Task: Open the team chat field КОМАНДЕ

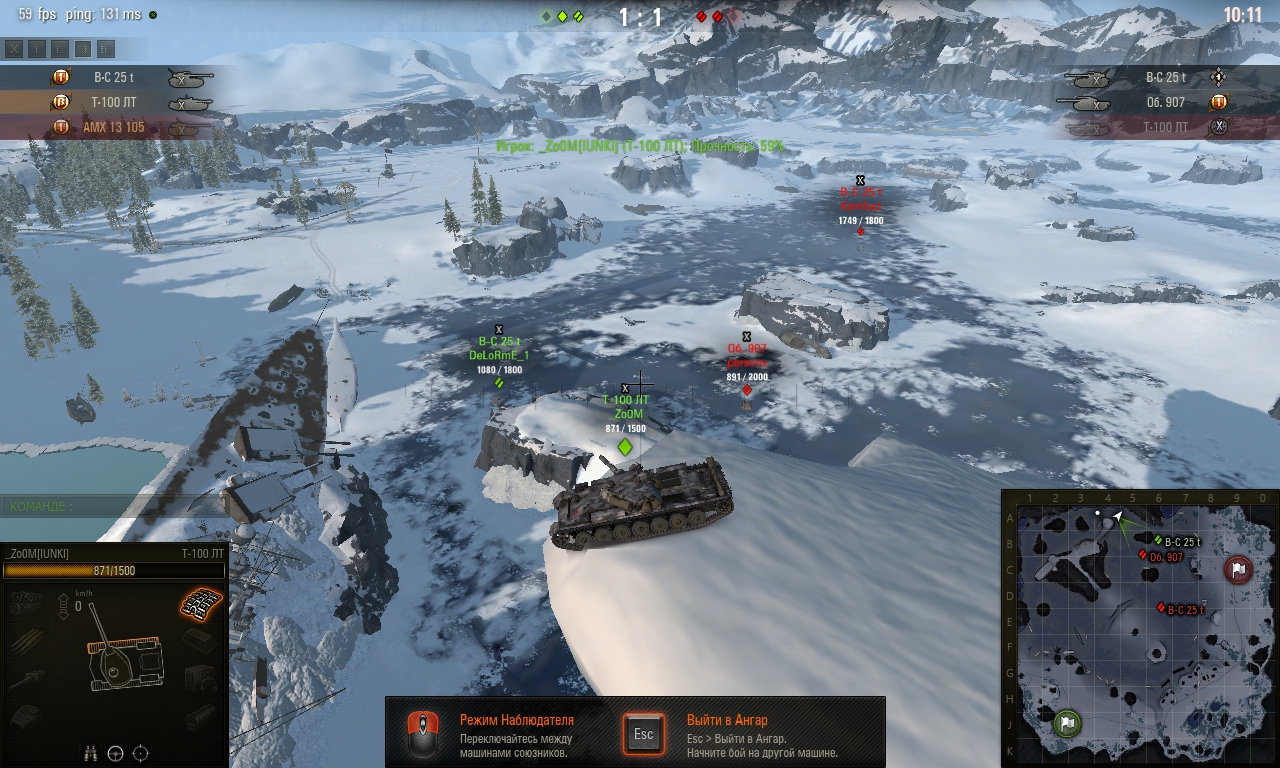Action: click(x=110, y=507)
